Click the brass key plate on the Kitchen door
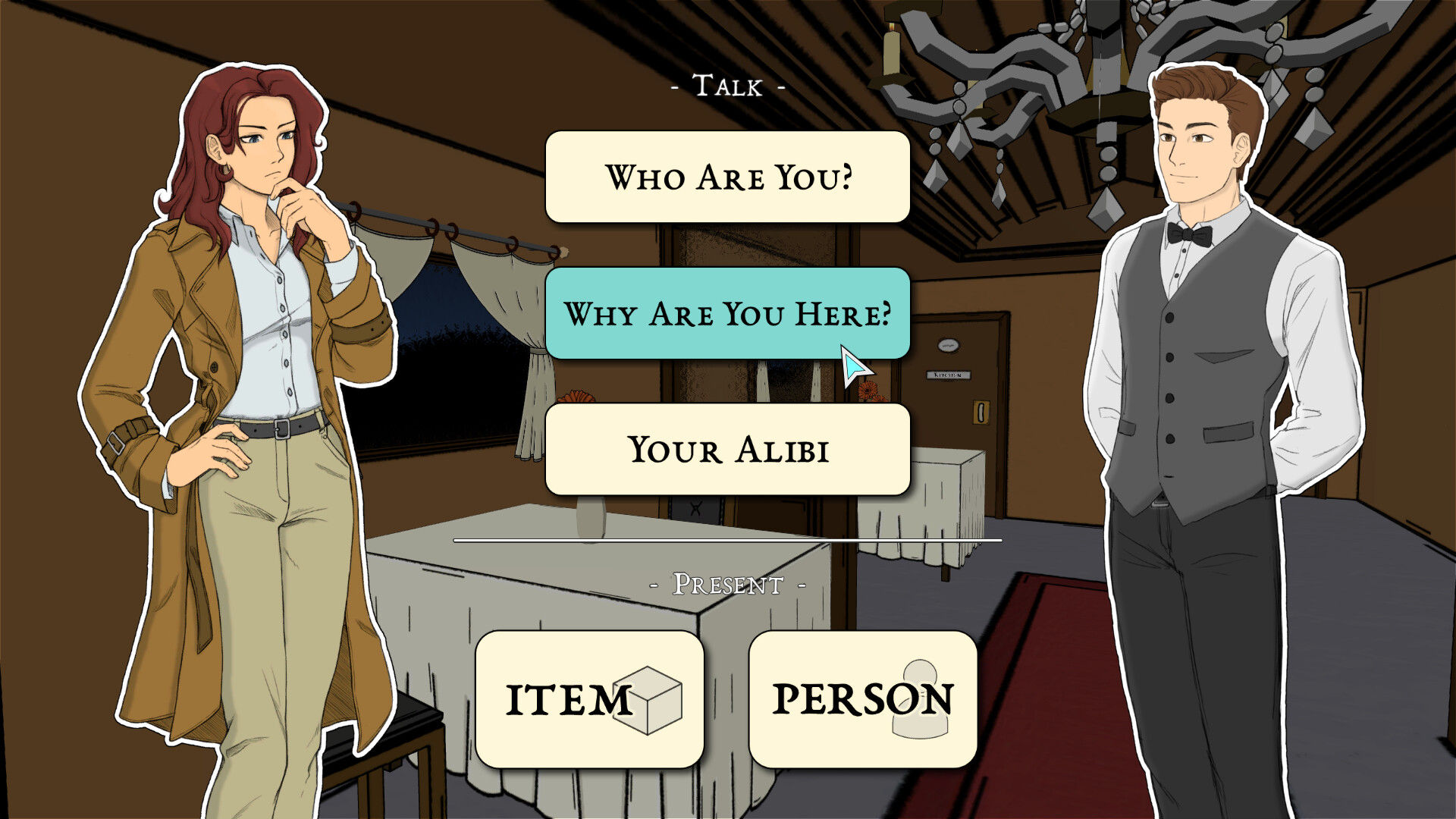 click(x=984, y=413)
